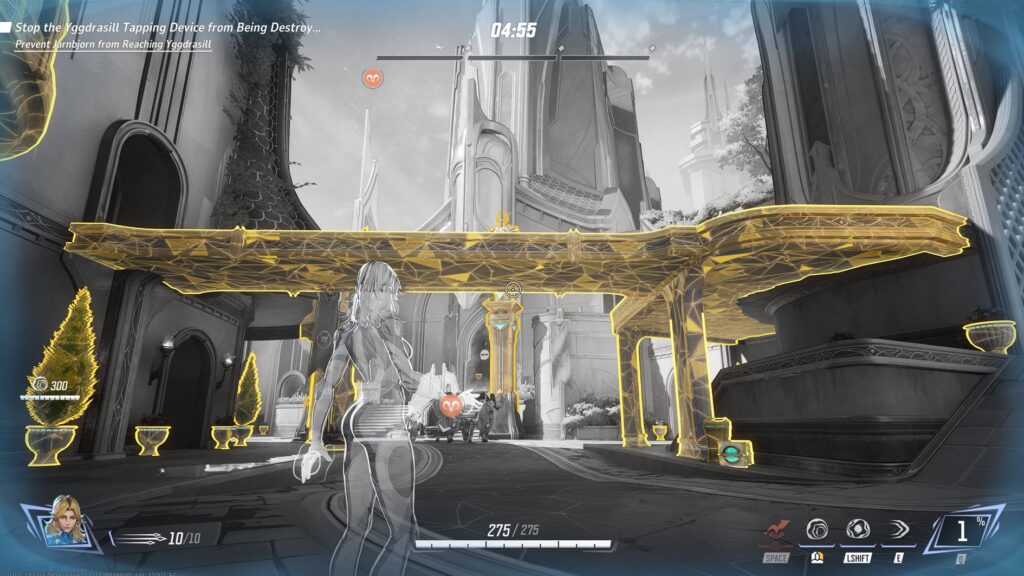Image resolution: width=1024 pixels, height=576 pixels.
Task: Activate the red double-jump ability icon
Action: (x=776, y=531)
